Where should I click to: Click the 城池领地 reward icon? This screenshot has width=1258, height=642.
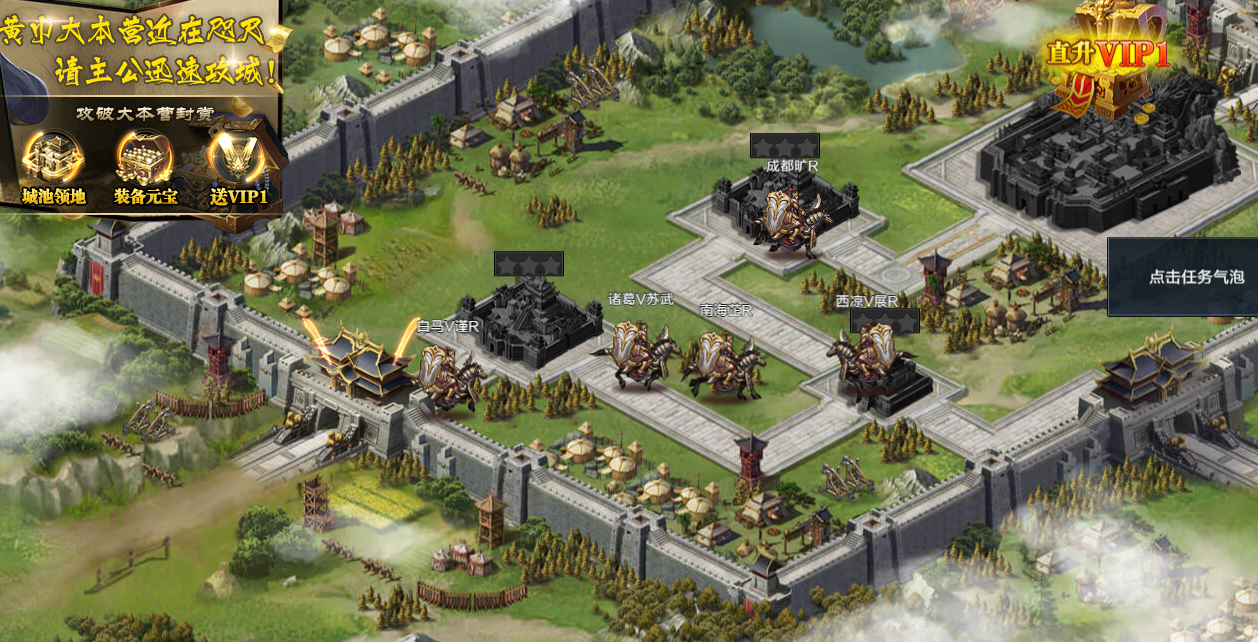tap(54, 159)
